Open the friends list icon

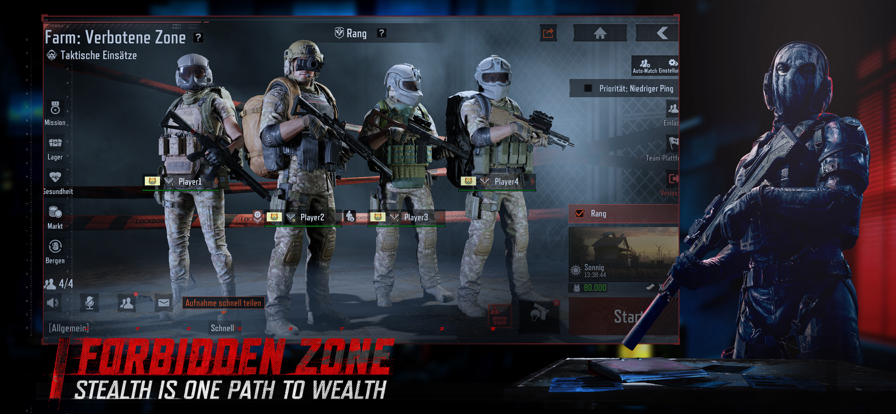(126, 302)
